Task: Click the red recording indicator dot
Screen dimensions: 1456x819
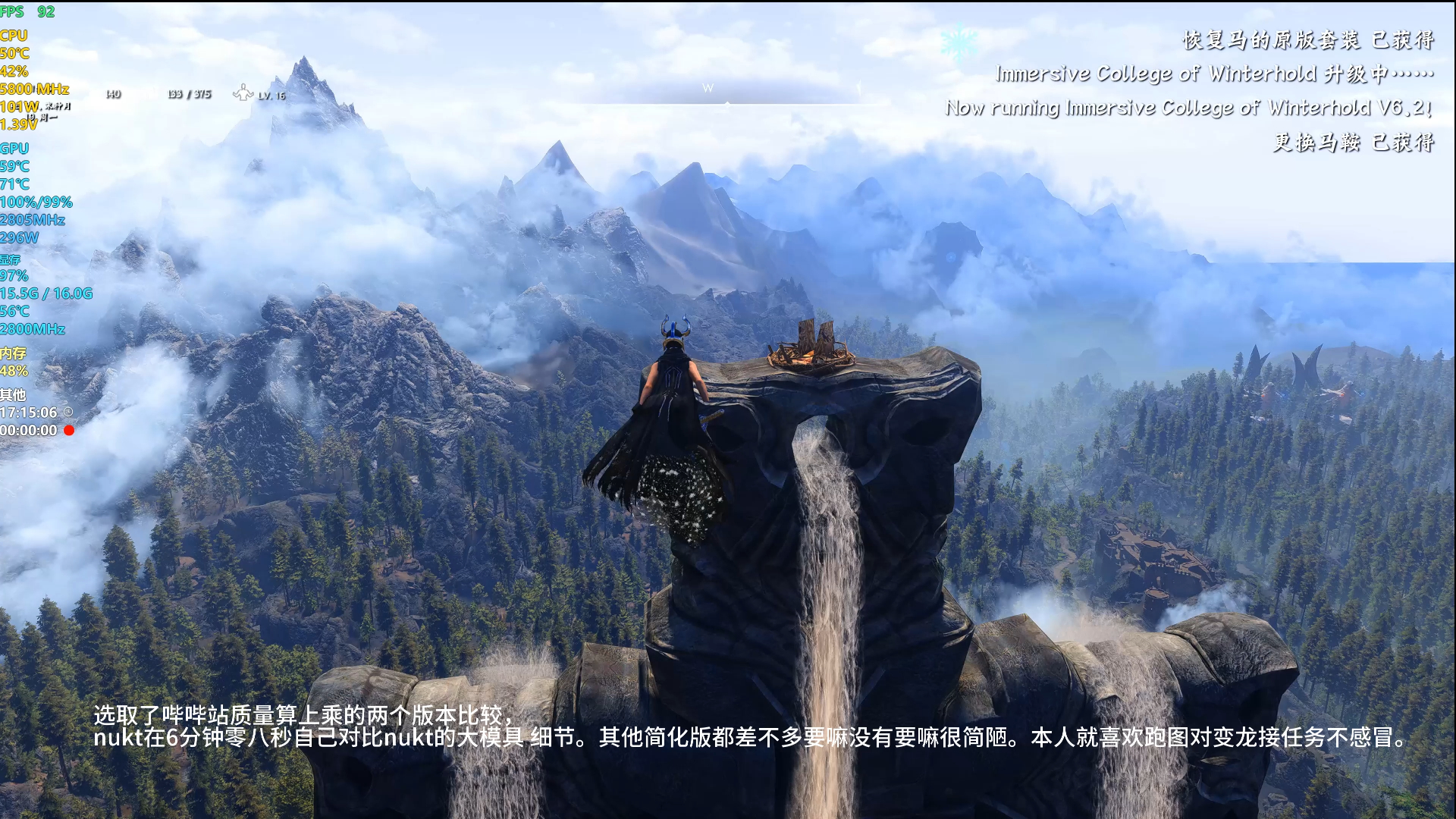Action: point(69,431)
